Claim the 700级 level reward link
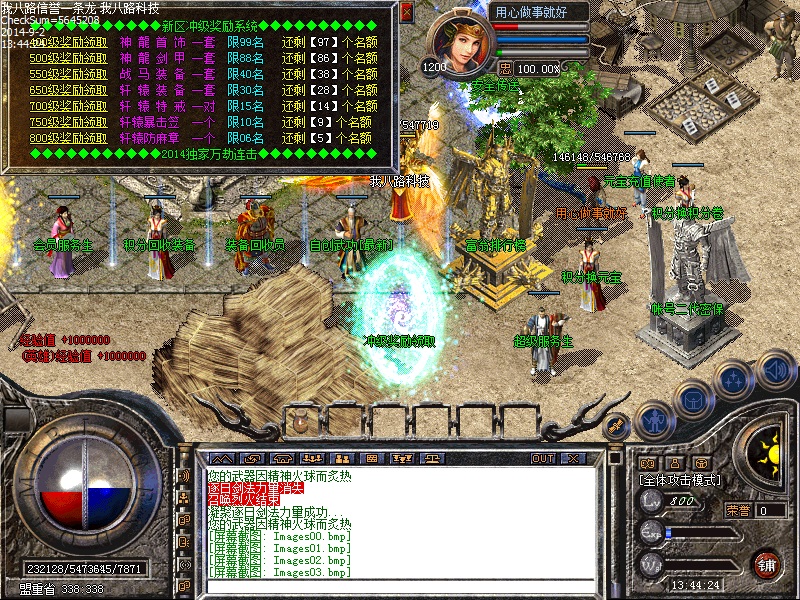The image size is (800, 600). point(69,106)
